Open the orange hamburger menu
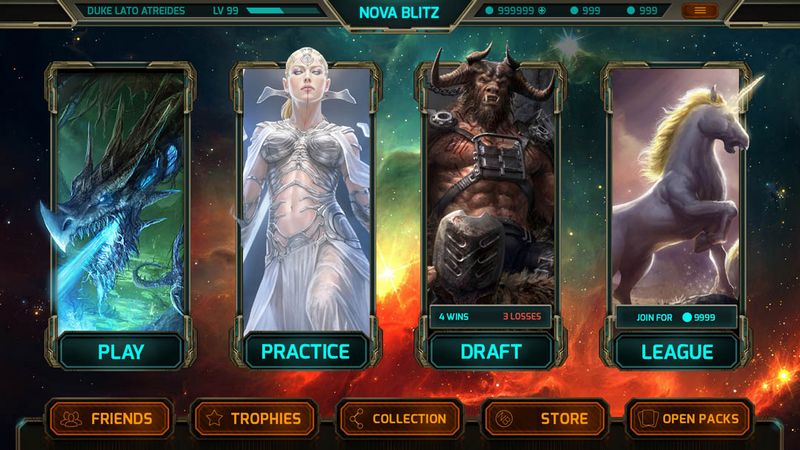The height and width of the screenshot is (450, 800). pyautogui.click(x=700, y=11)
